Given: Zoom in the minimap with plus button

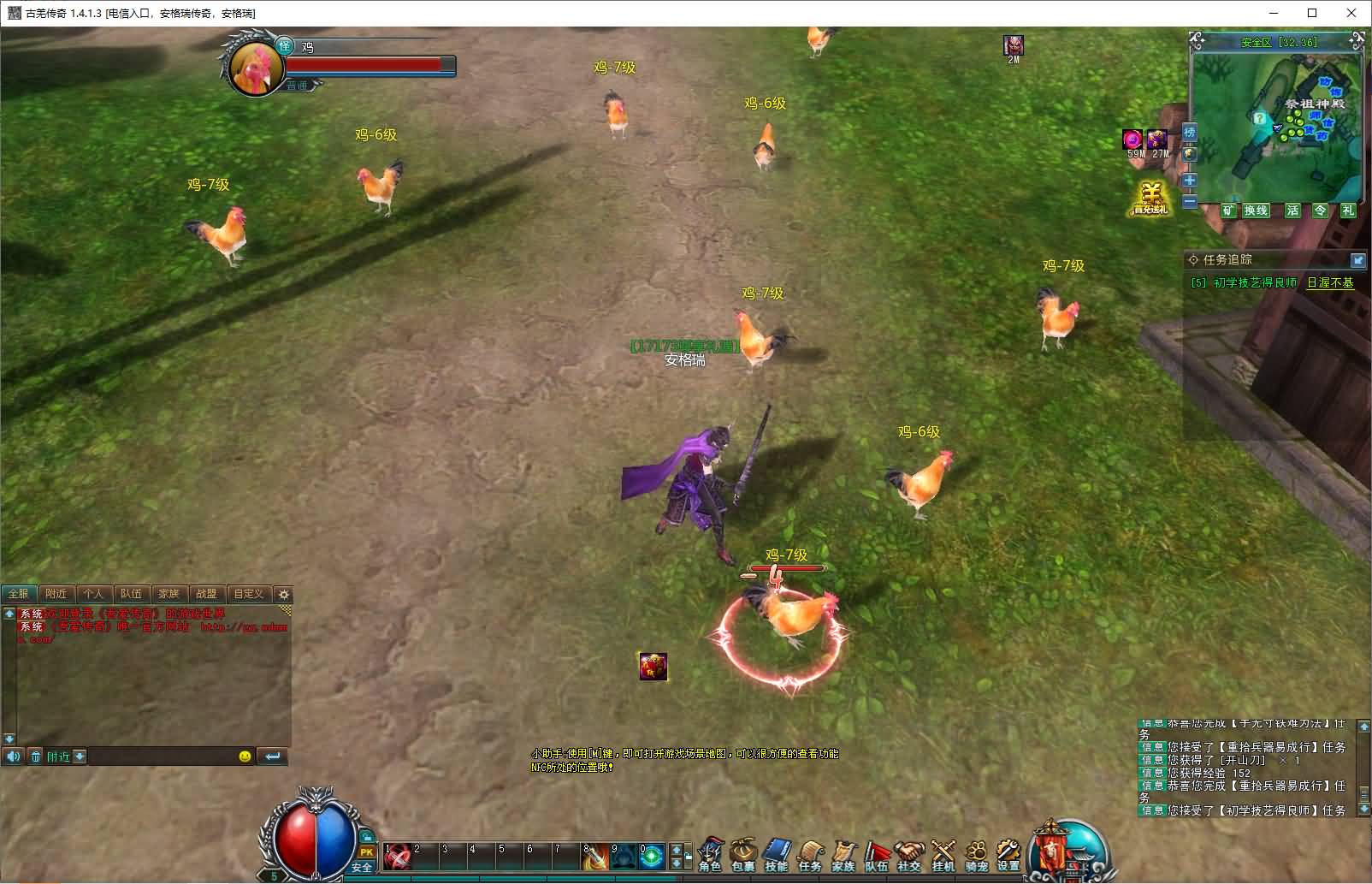Looking at the screenshot, I should click(x=1189, y=181).
